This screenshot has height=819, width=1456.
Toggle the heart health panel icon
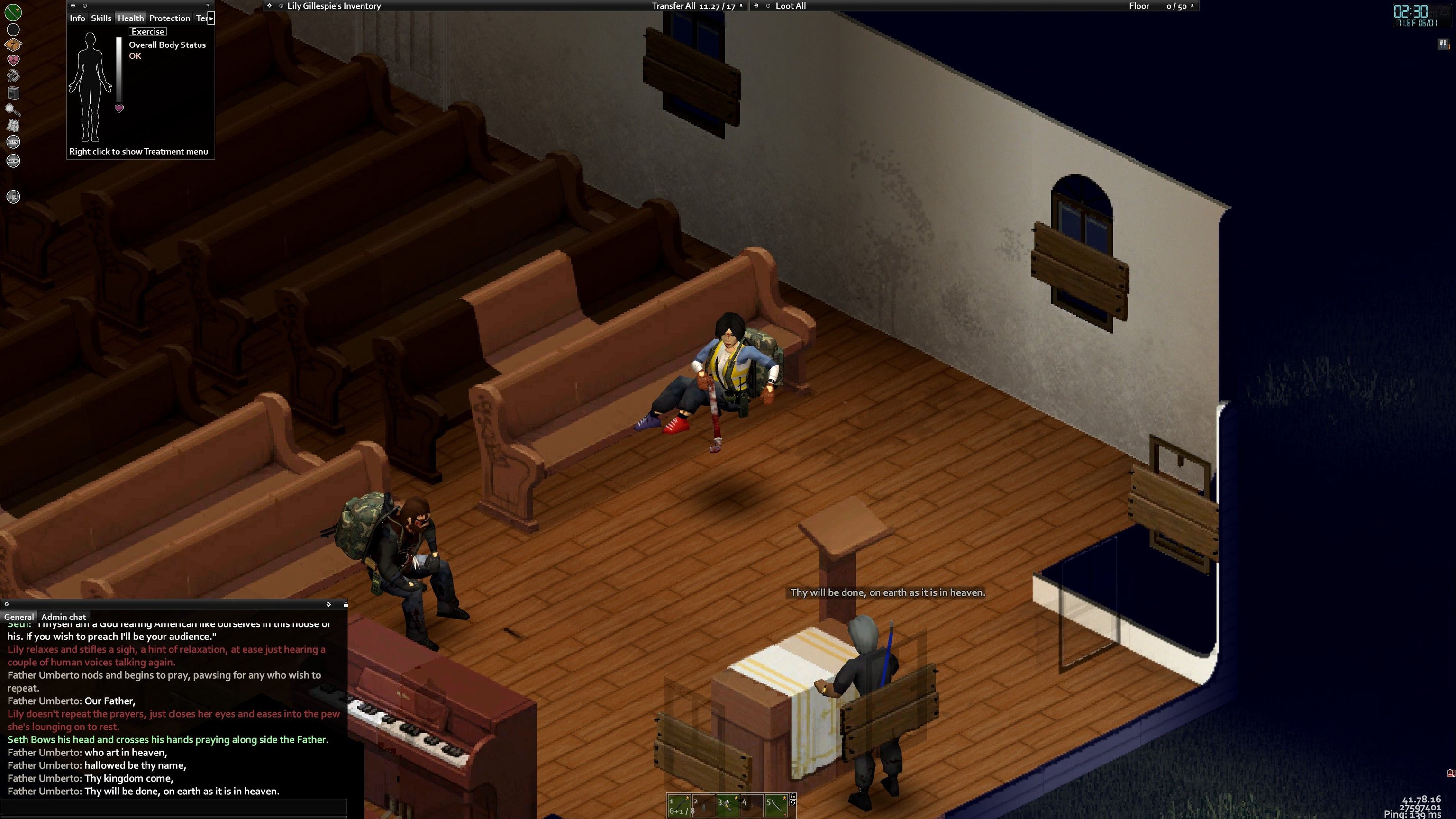pyautogui.click(x=13, y=60)
